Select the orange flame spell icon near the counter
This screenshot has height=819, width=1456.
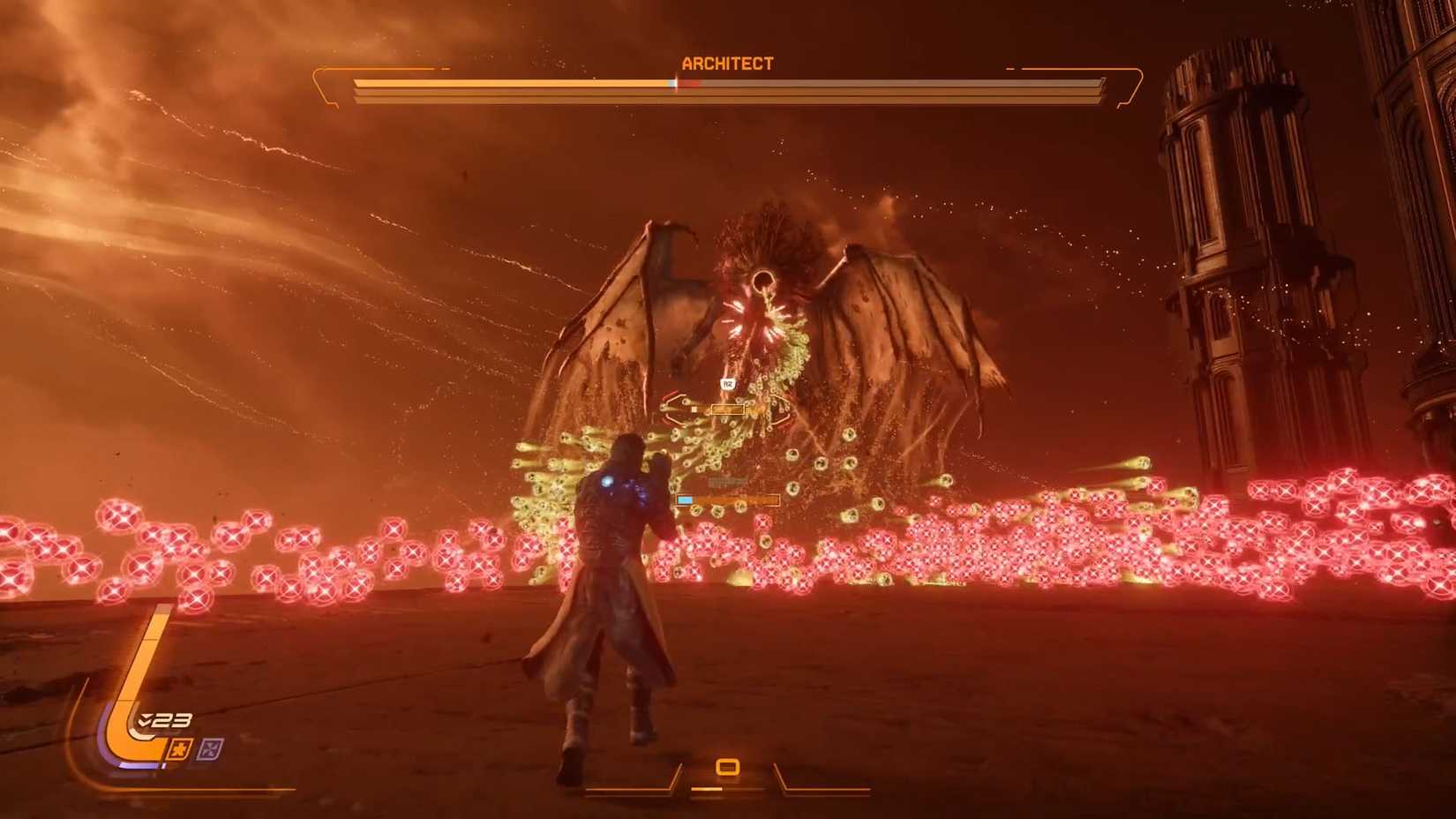(x=181, y=748)
